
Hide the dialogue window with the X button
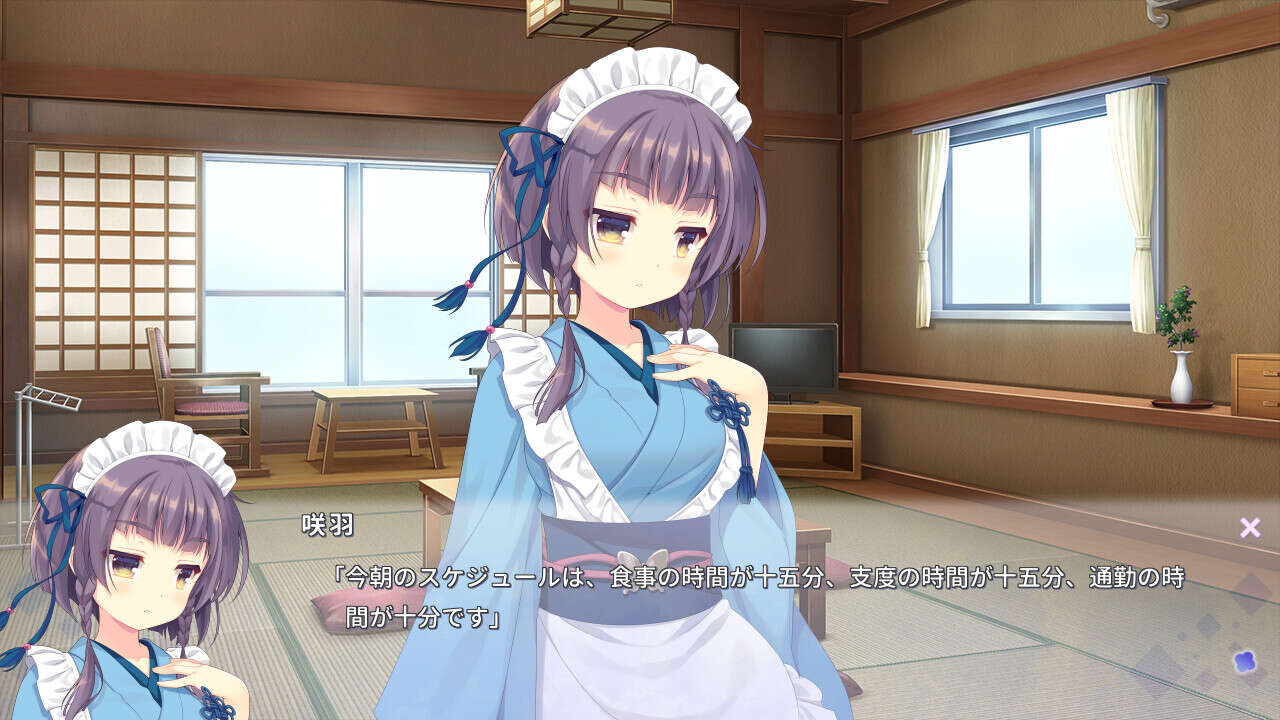(x=1249, y=528)
